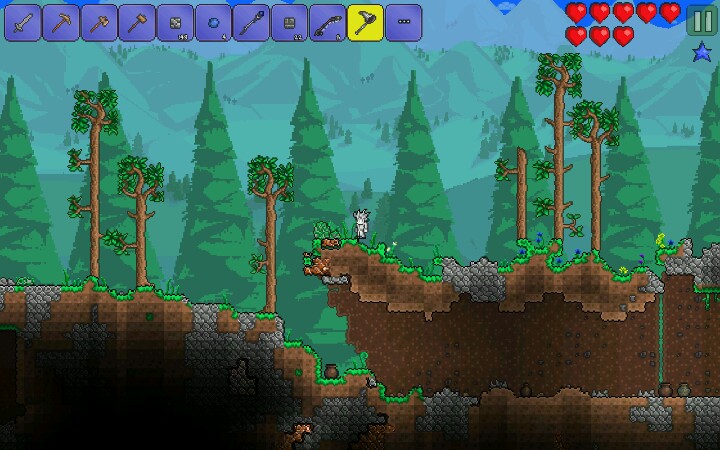
Task: Click the yellow highlighted axe slot
Action: pyautogui.click(x=365, y=21)
